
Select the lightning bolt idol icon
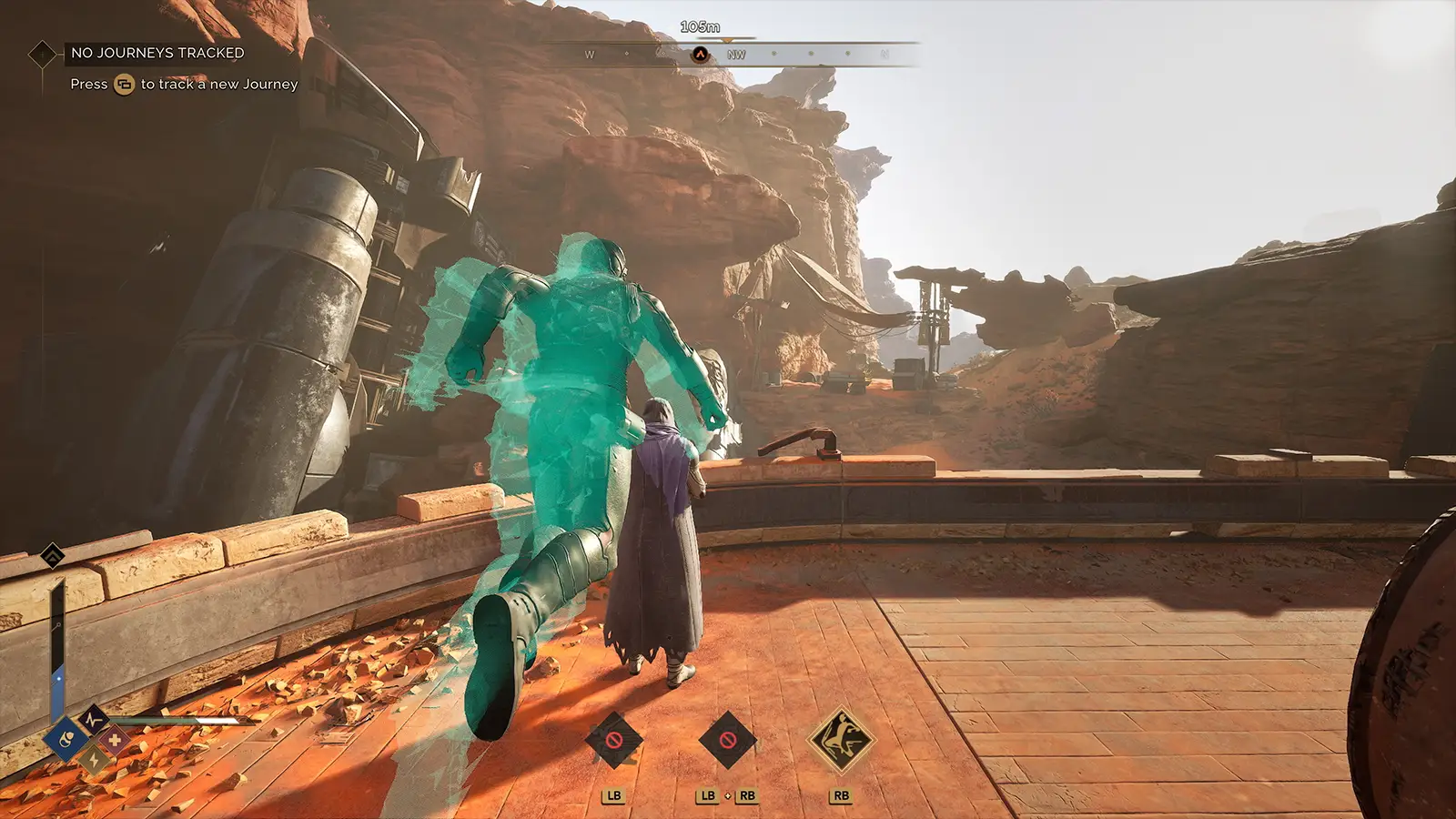pos(93,760)
